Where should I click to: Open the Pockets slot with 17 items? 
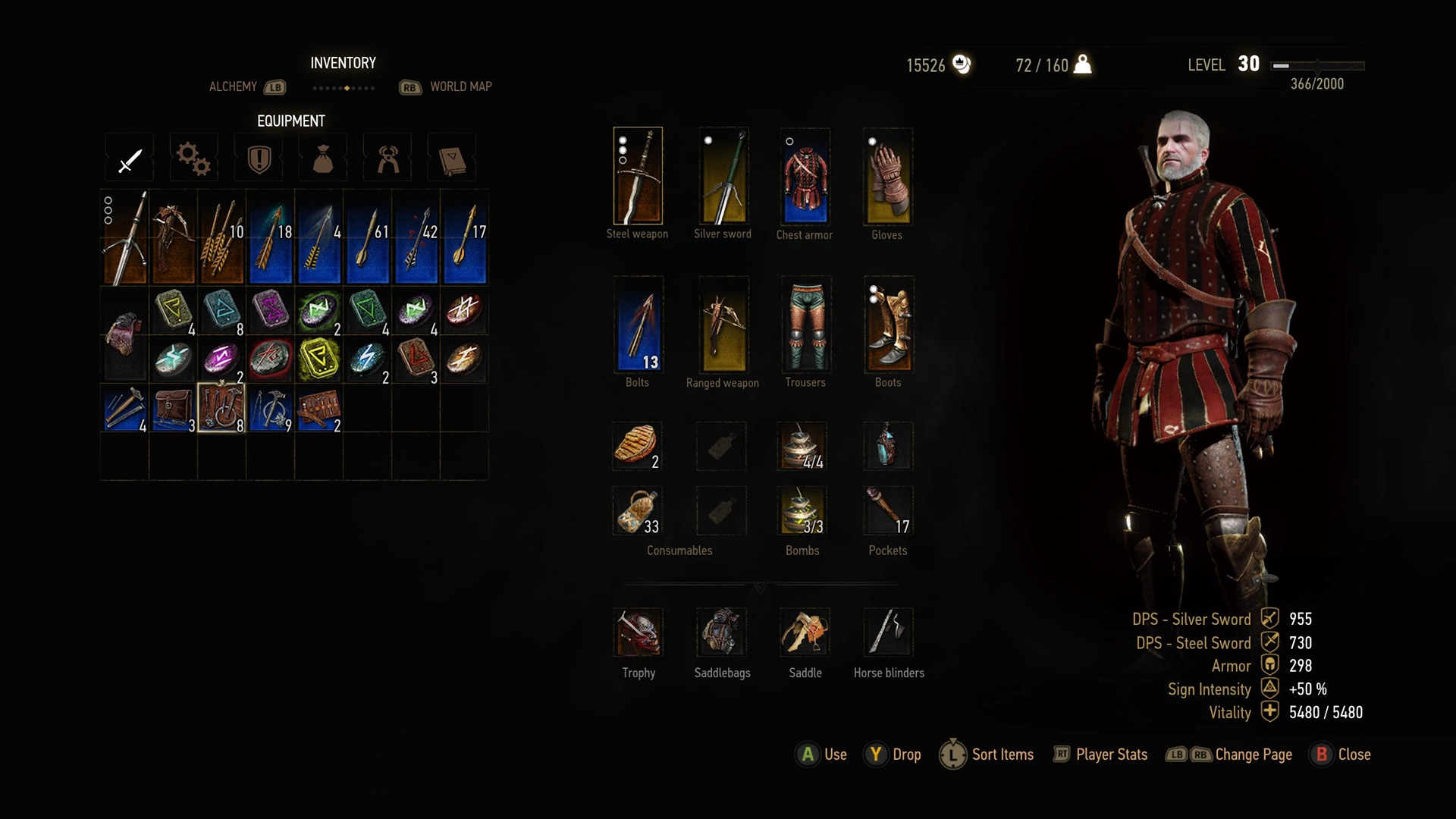(x=887, y=510)
